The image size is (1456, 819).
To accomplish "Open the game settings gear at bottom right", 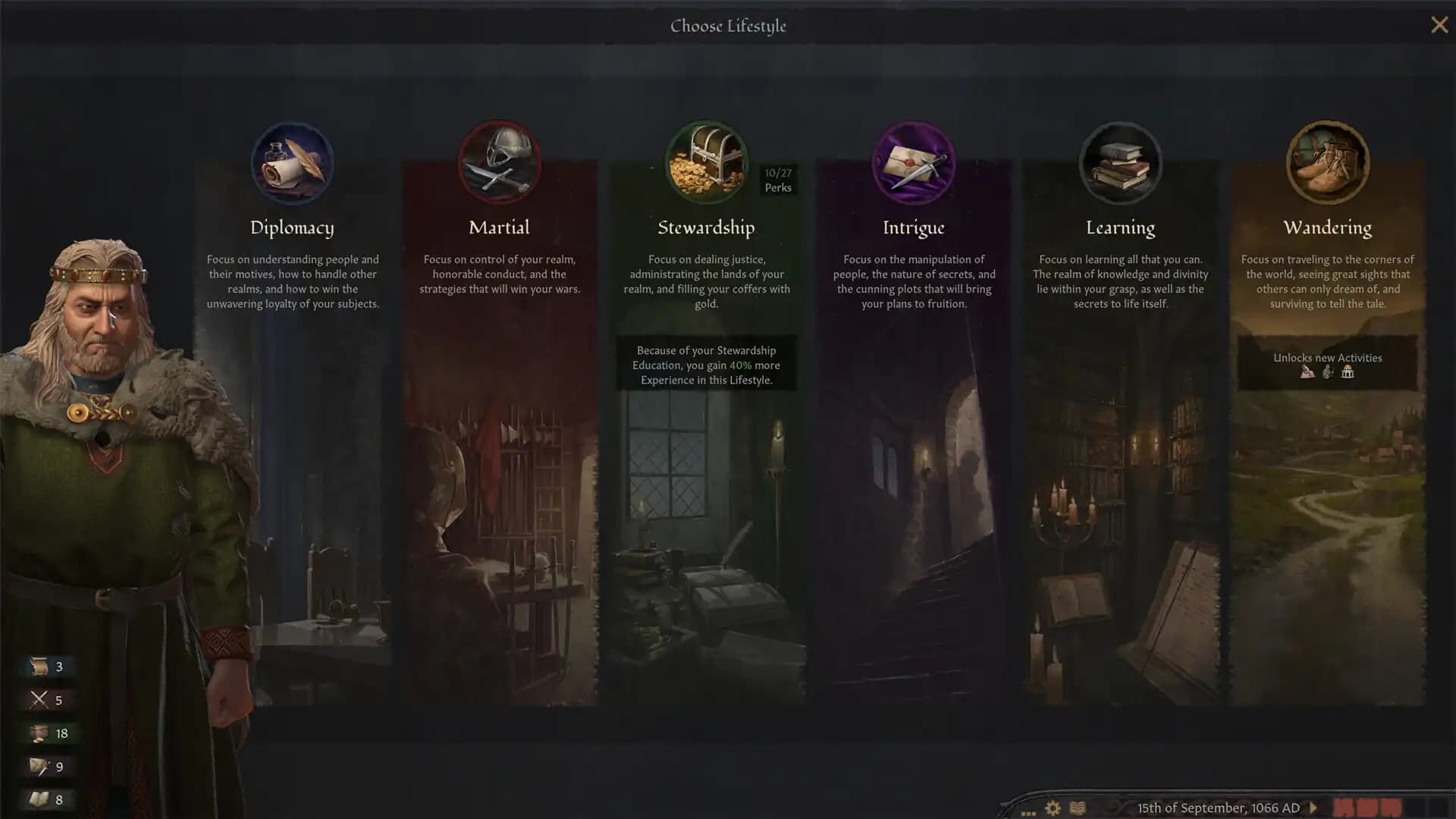I will pyautogui.click(x=1053, y=808).
